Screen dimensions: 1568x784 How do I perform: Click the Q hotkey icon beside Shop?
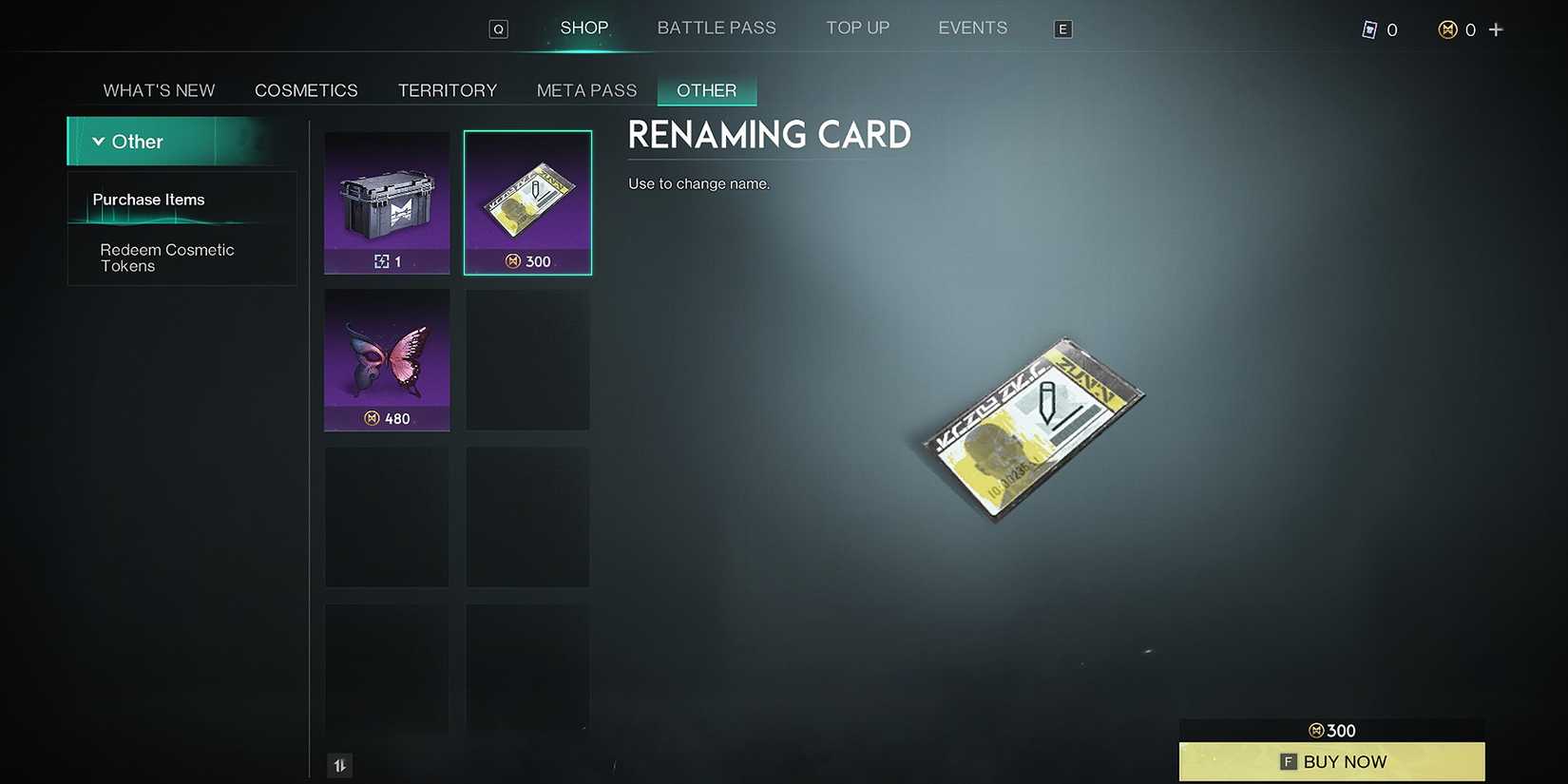coord(498,29)
